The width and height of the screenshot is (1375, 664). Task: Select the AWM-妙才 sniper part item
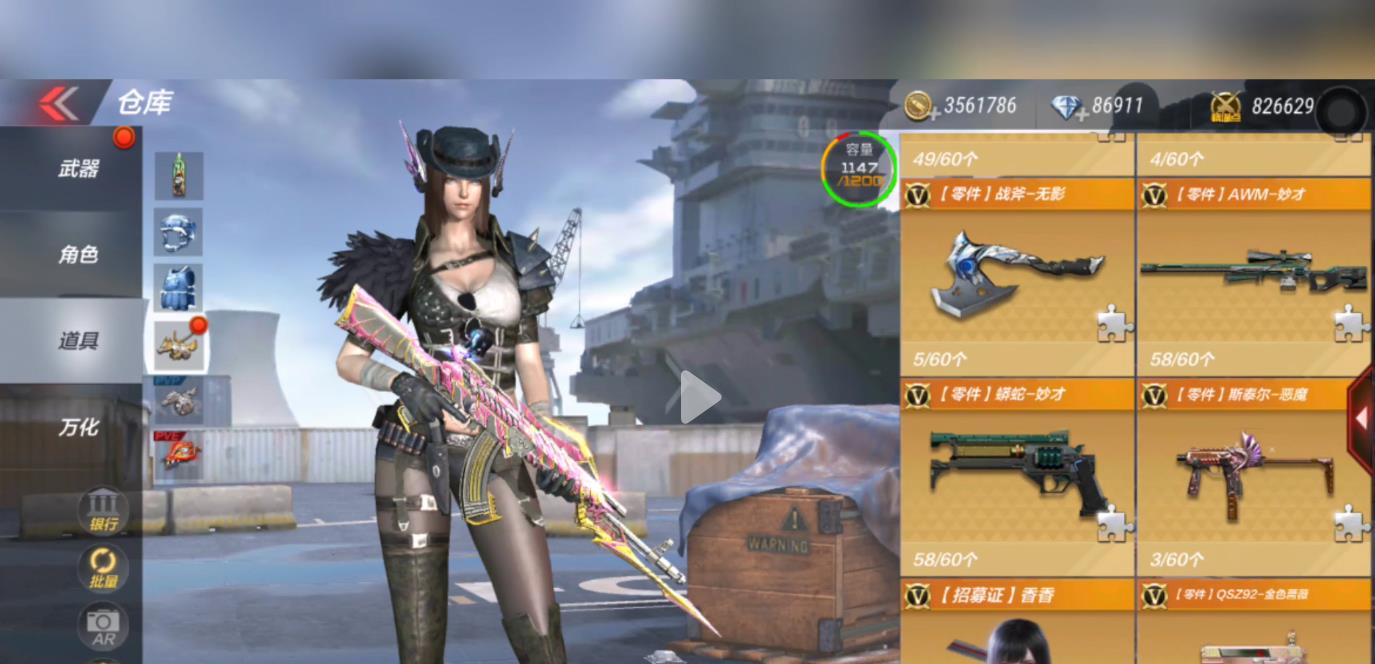click(1253, 277)
